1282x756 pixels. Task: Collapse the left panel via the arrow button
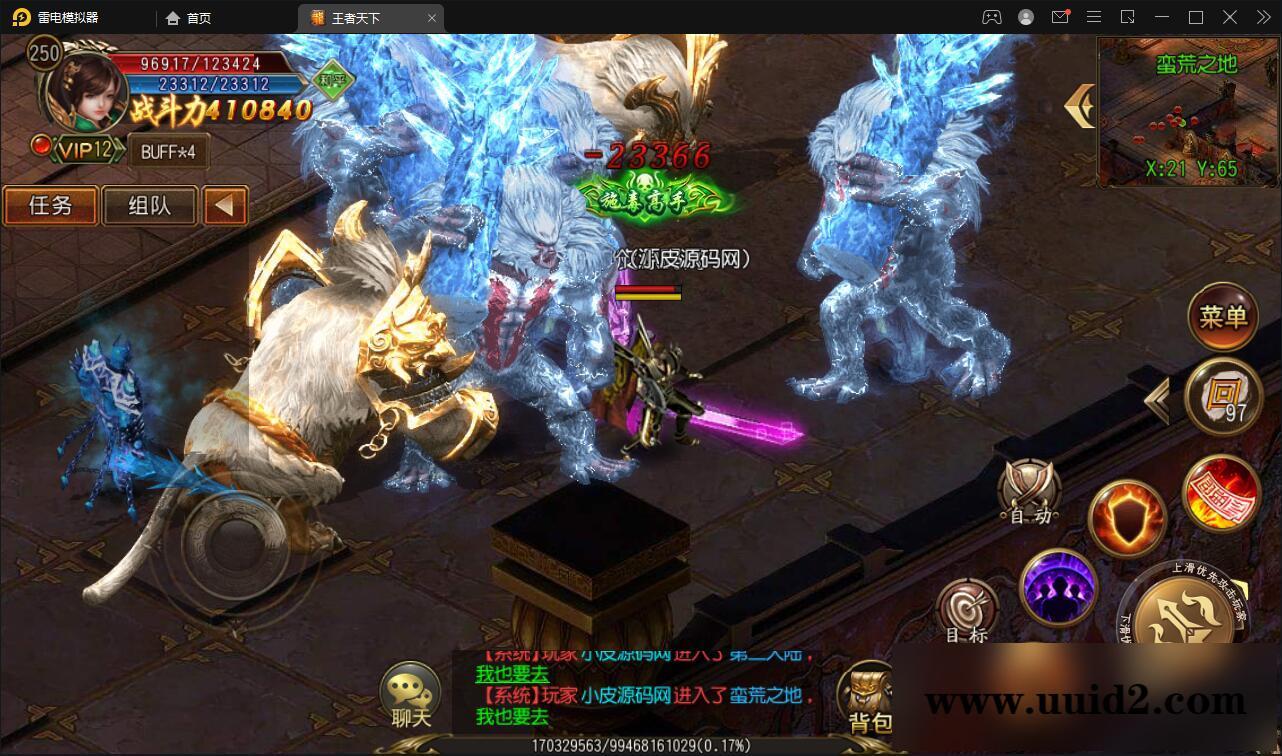pyautogui.click(x=222, y=205)
